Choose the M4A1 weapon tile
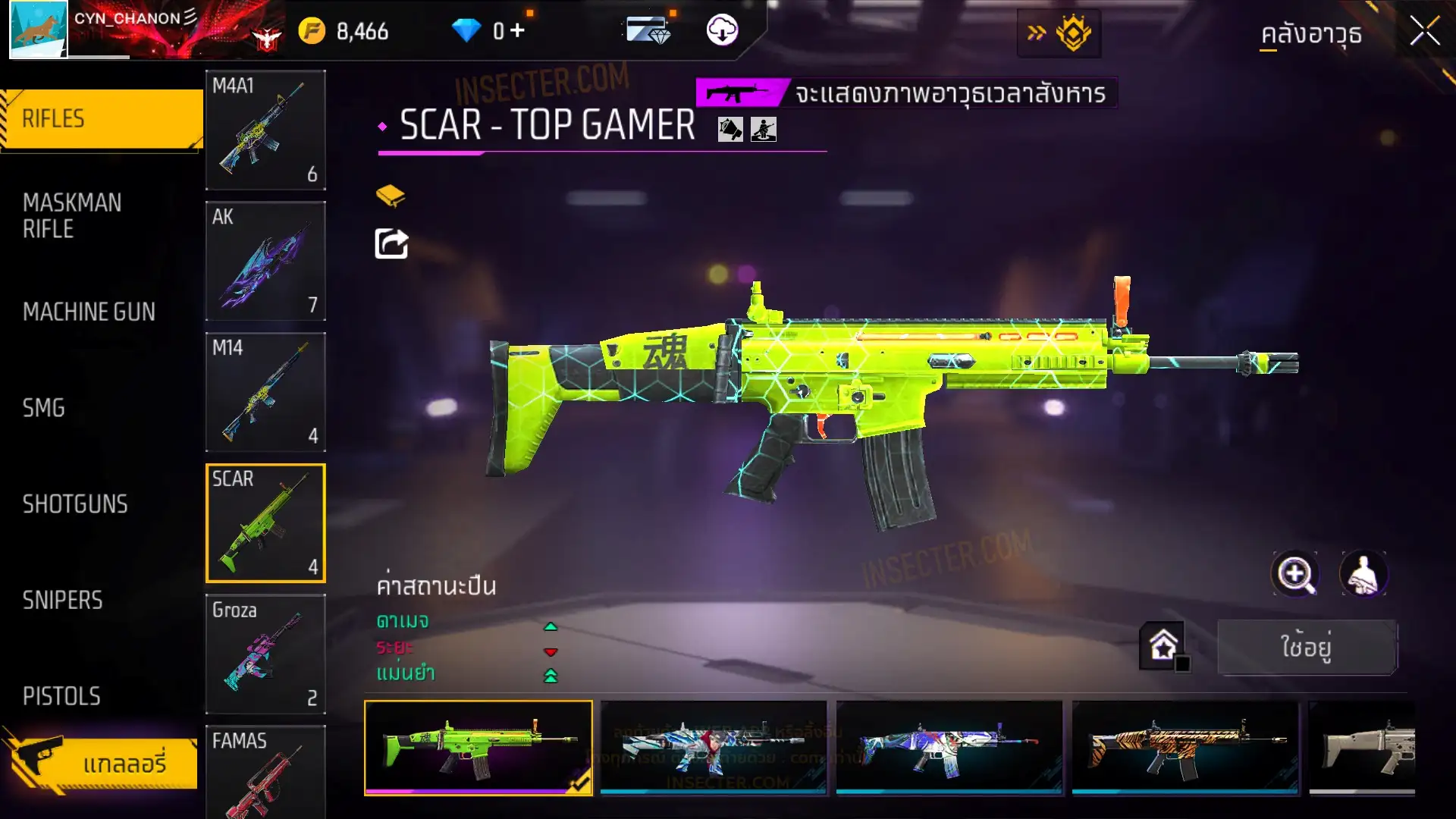This screenshot has height=819, width=1456. [x=265, y=130]
